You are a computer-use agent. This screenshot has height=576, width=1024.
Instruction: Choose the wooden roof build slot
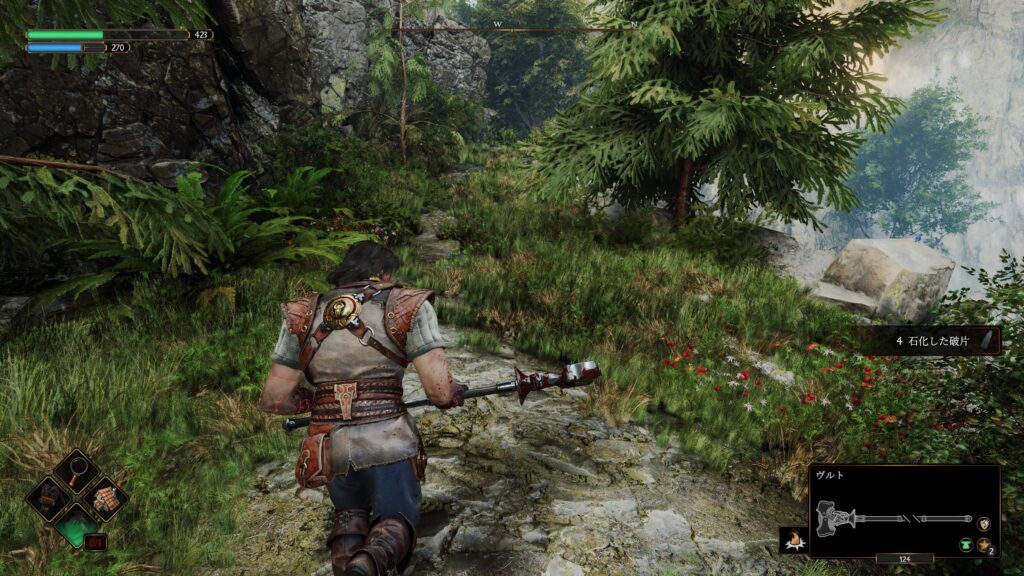click(x=104, y=495)
